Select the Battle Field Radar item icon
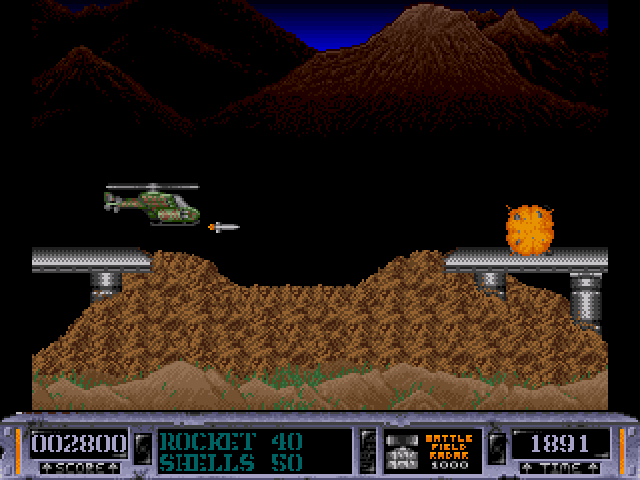640x480 pixels. point(402,450)
